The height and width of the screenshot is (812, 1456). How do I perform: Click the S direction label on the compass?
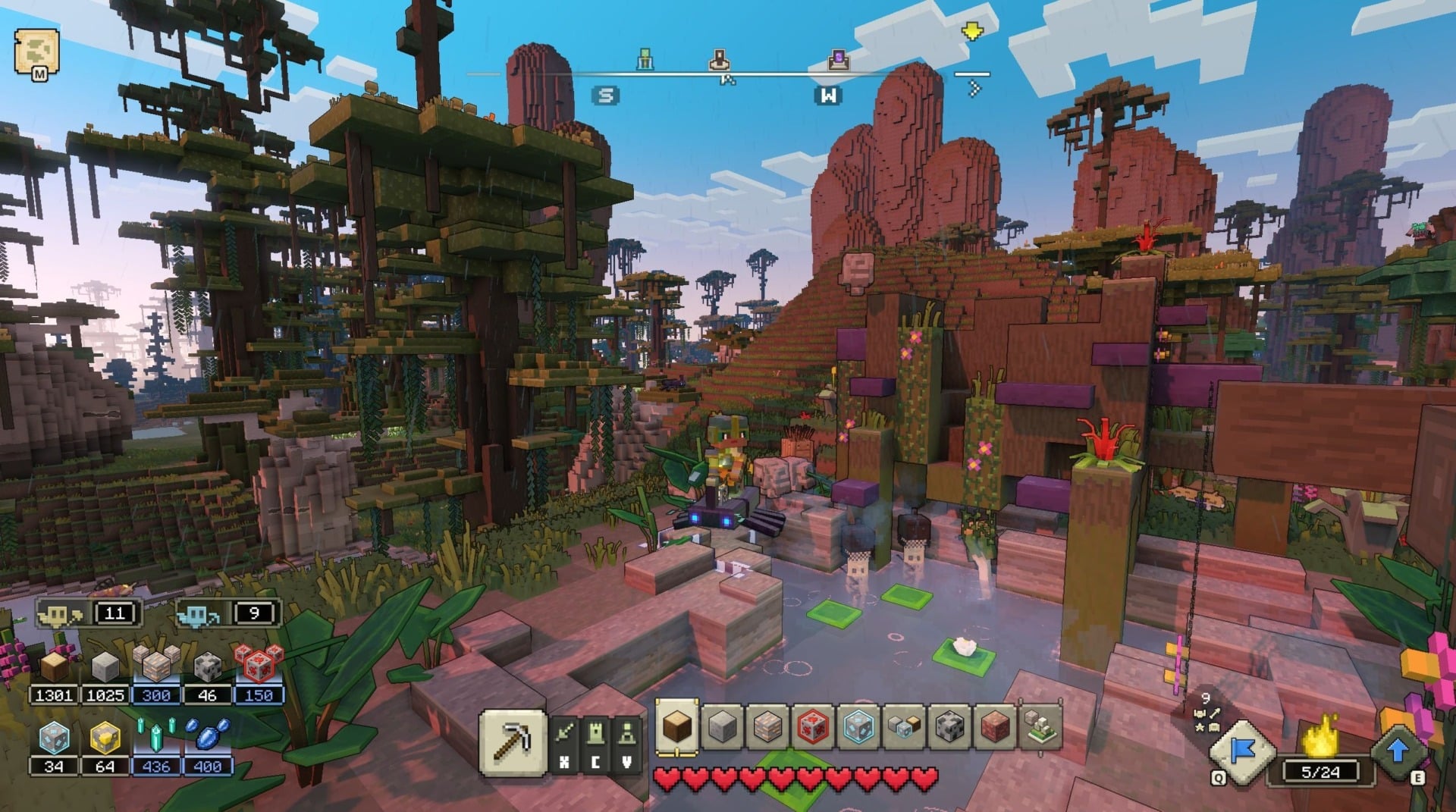click(604, 94)
